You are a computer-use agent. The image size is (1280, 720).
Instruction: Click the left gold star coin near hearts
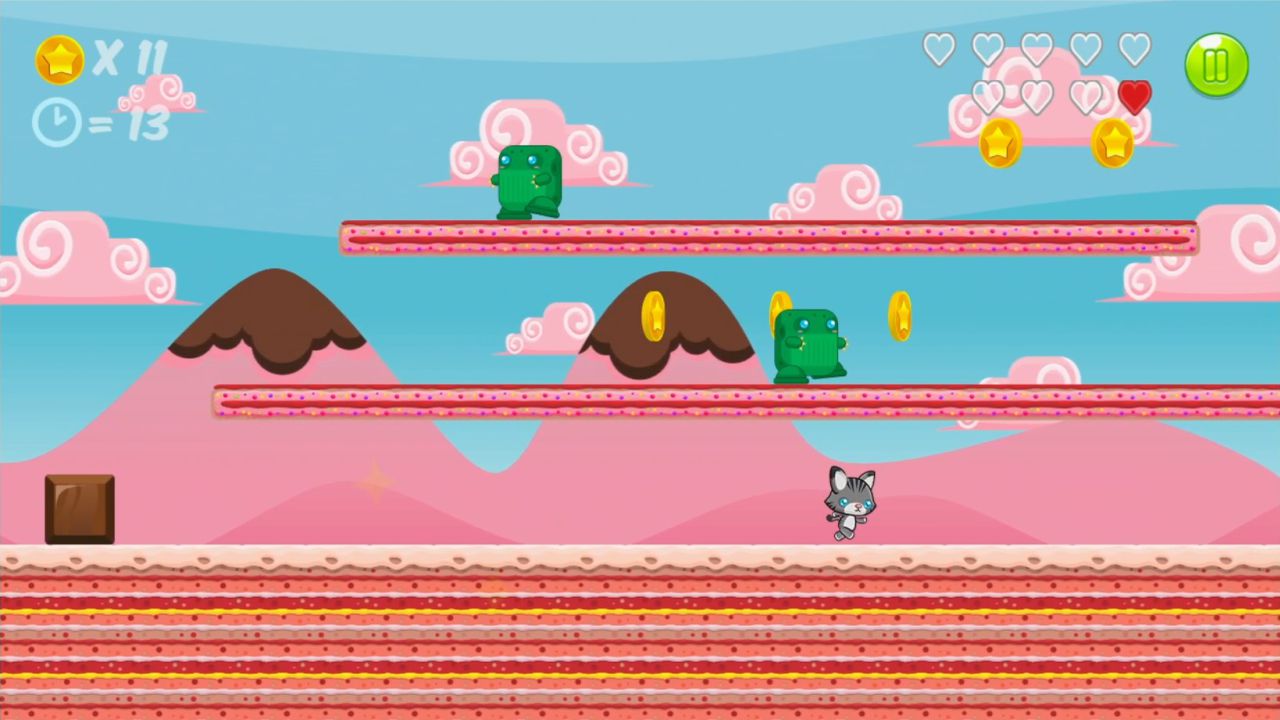(x=999, y=142)
